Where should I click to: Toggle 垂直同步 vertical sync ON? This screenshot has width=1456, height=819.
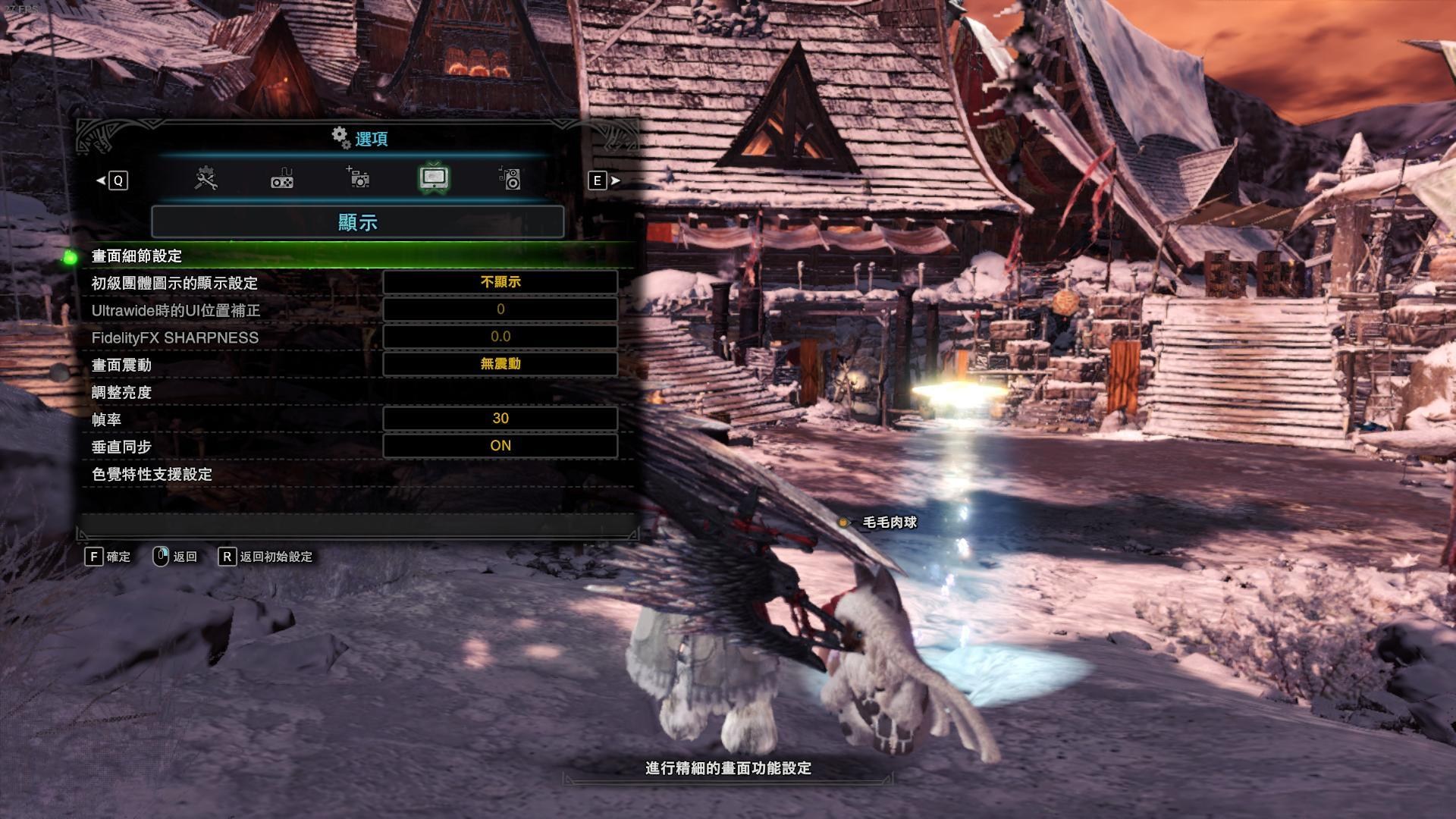500,446
